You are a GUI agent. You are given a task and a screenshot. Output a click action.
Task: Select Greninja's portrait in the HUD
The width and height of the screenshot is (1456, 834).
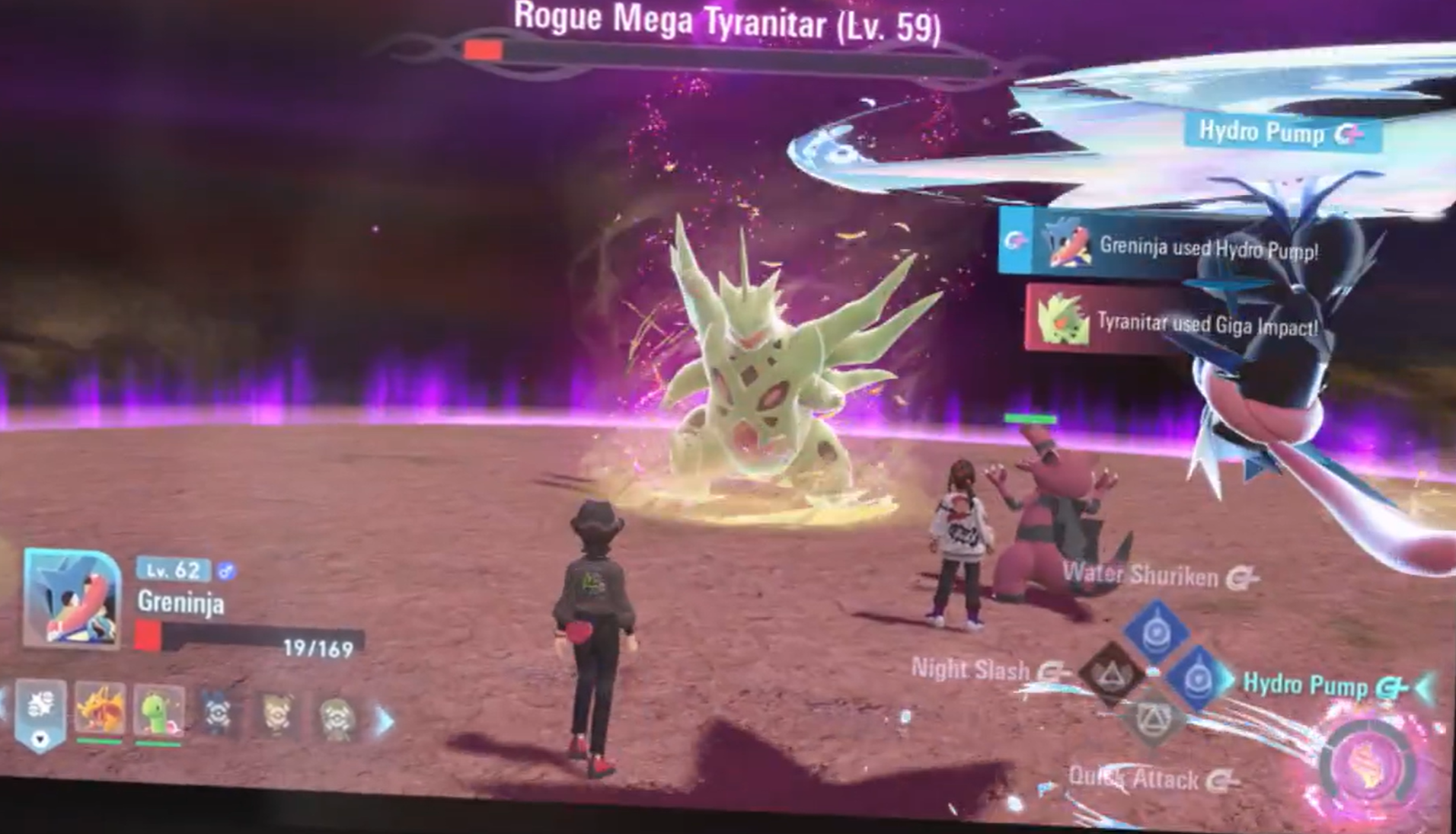tap(72, 599)
